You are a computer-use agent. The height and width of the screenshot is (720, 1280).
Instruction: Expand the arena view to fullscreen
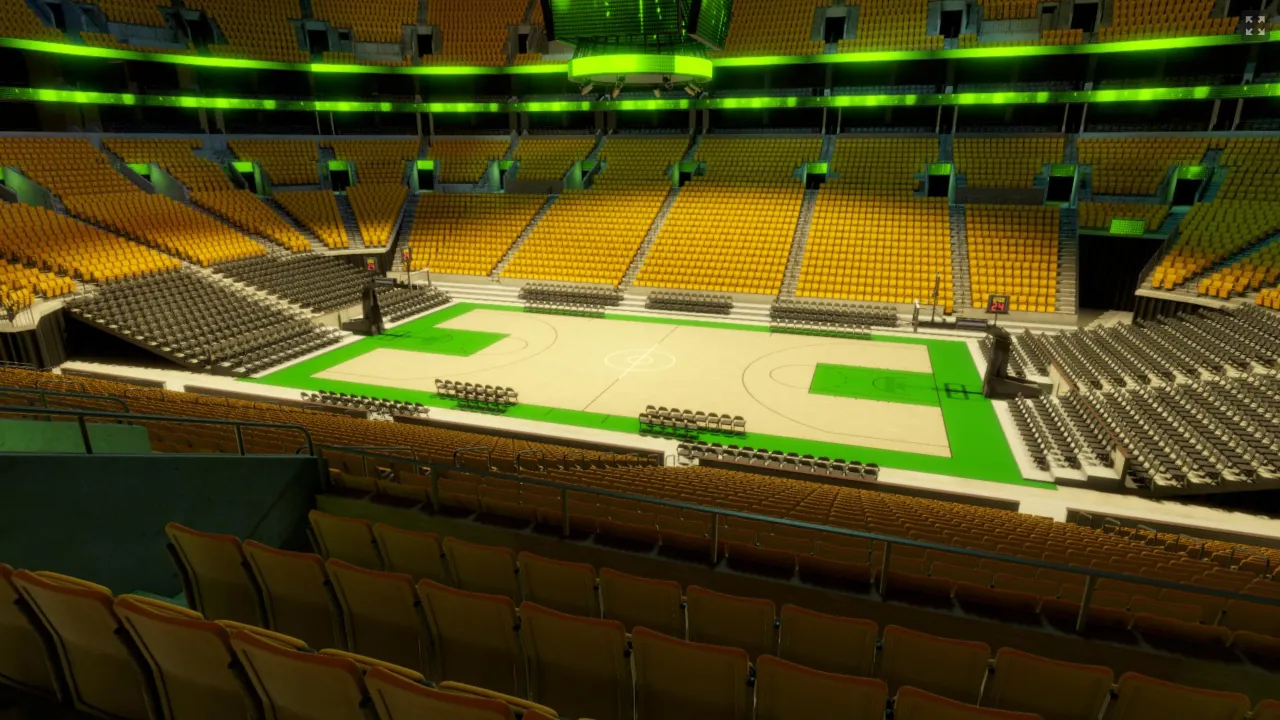point(1254,25)
